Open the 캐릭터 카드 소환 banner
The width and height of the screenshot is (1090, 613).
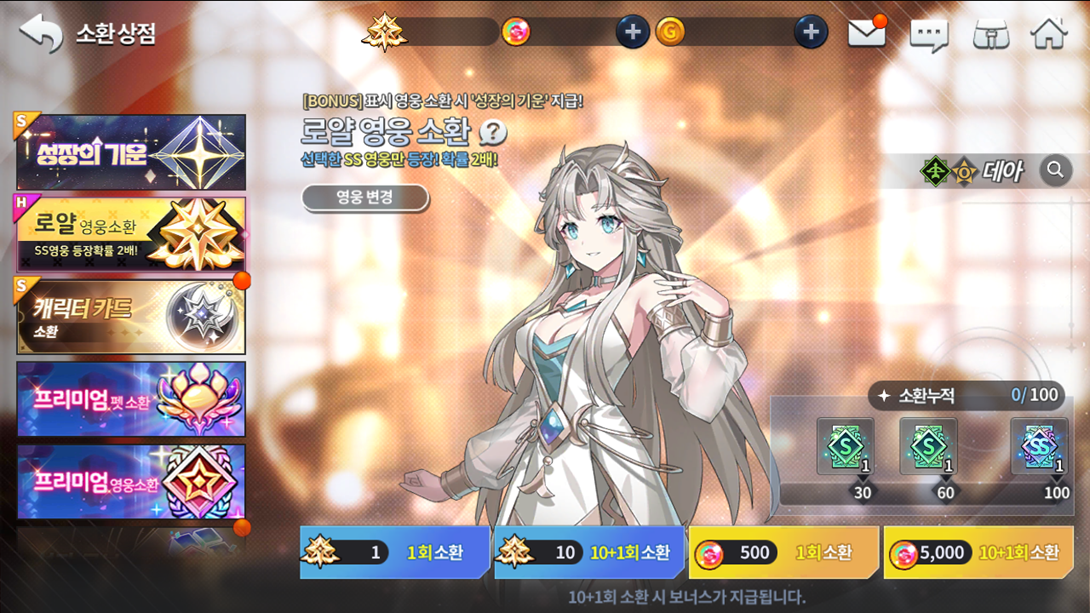[131, 317]
